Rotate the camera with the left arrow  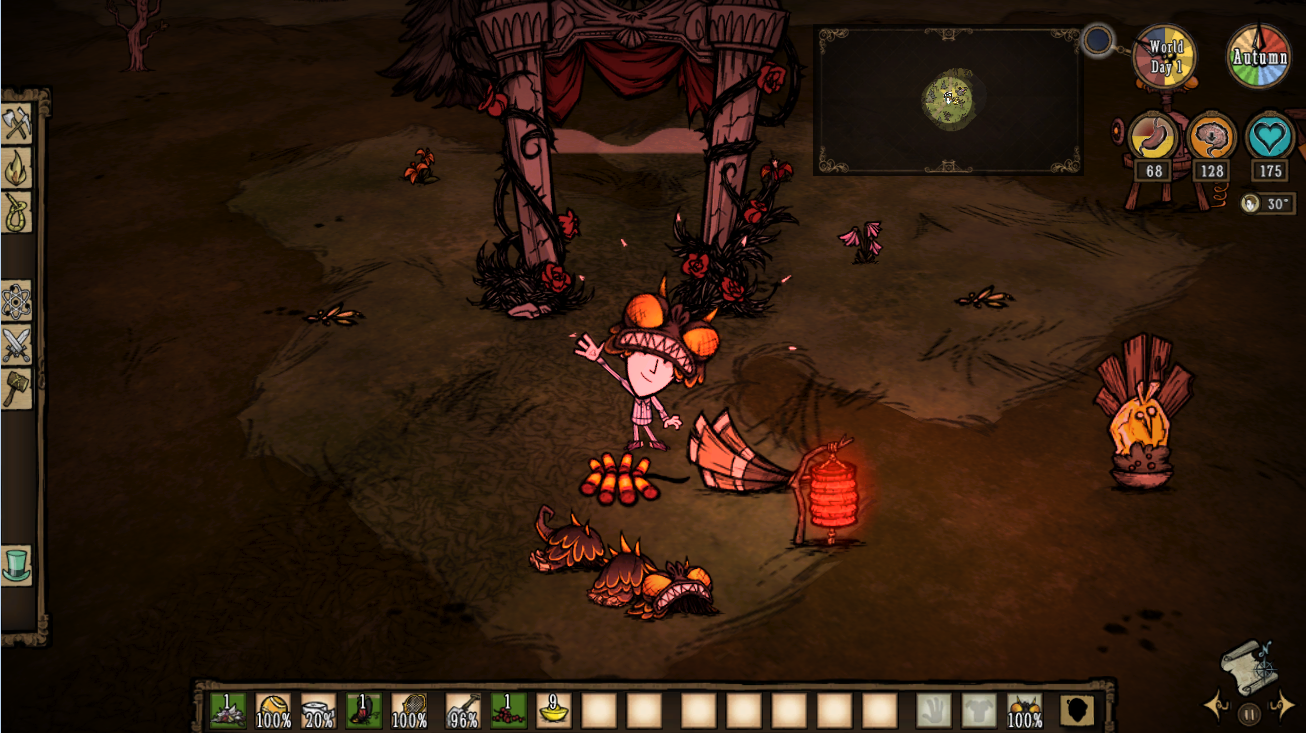(1217, 706)
